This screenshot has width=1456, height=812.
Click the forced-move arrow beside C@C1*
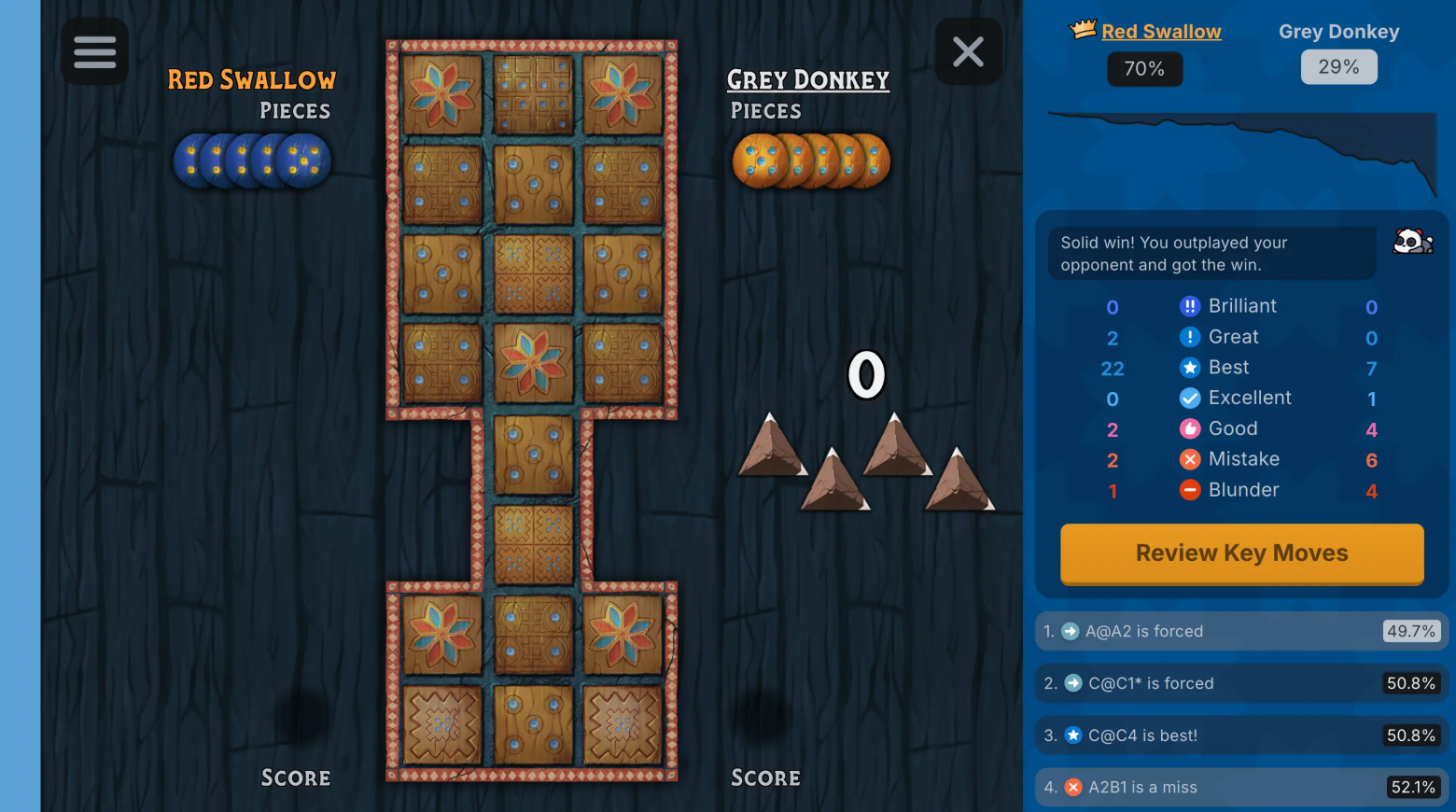[x=1071, y=683]
